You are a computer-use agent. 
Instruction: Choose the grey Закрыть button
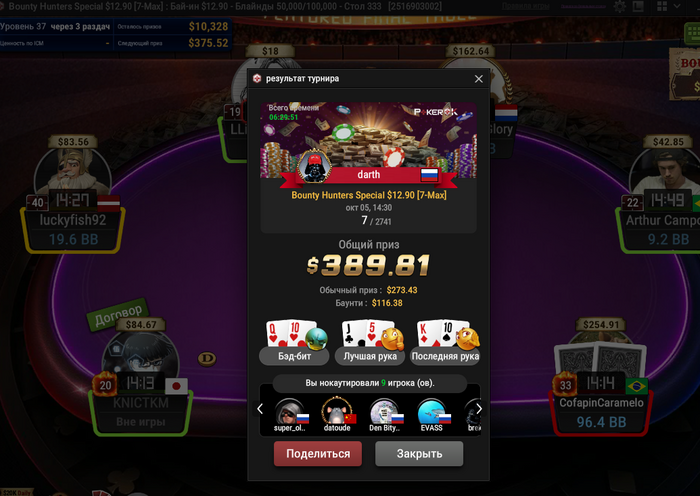coord(419,454)
